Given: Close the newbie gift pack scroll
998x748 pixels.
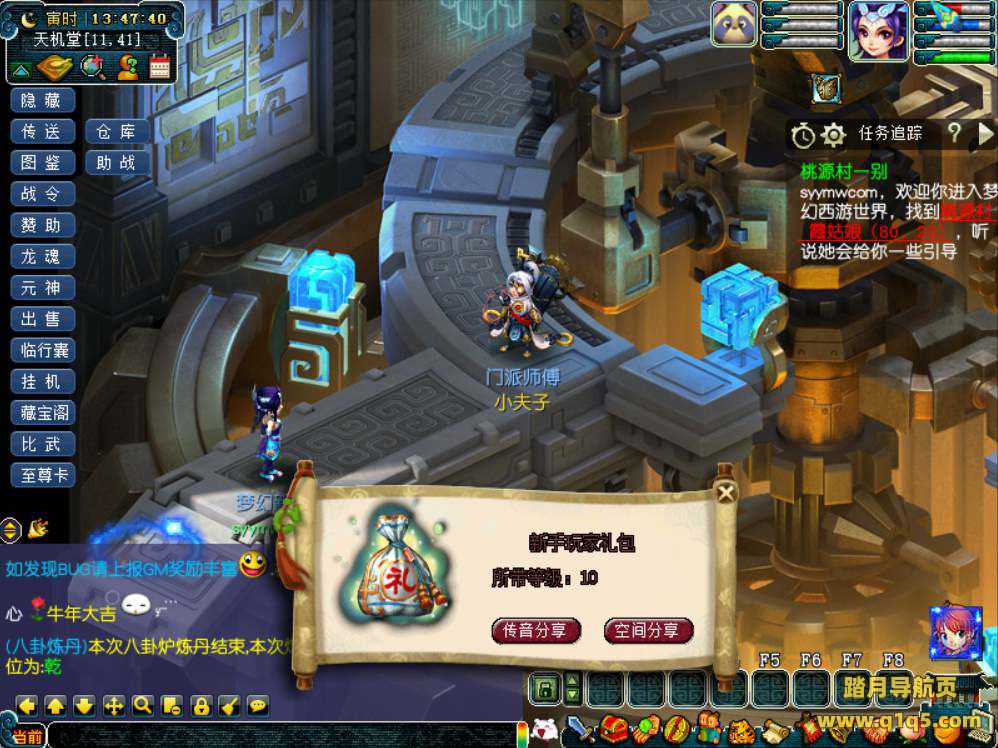Looking at the screenshot, I should [726, 491].
